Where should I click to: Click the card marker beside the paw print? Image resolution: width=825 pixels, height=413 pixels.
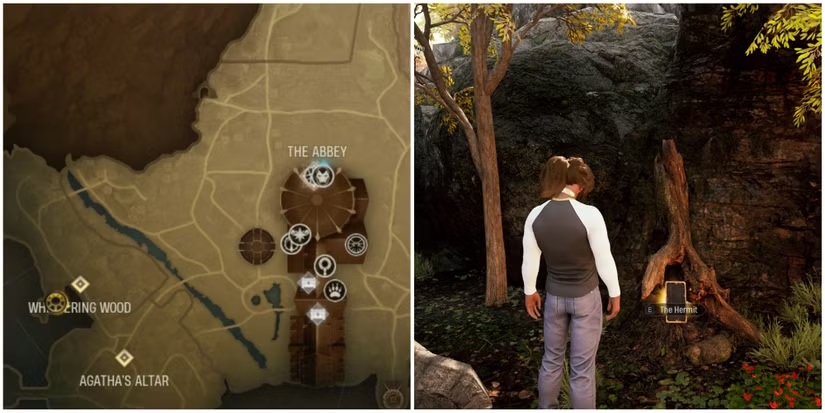click(x=309, y=283)
